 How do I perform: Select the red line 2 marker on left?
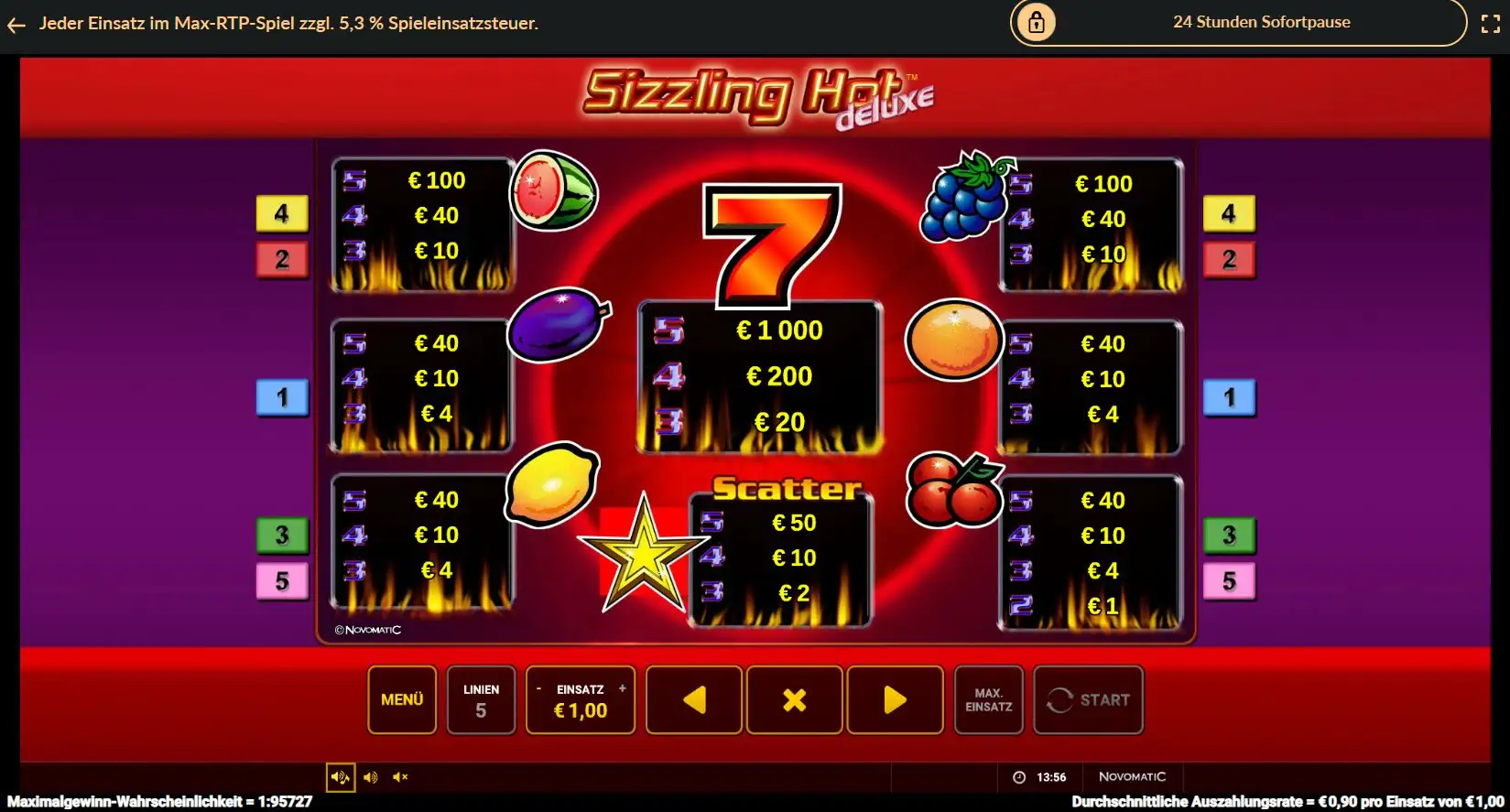click(282, 259)
